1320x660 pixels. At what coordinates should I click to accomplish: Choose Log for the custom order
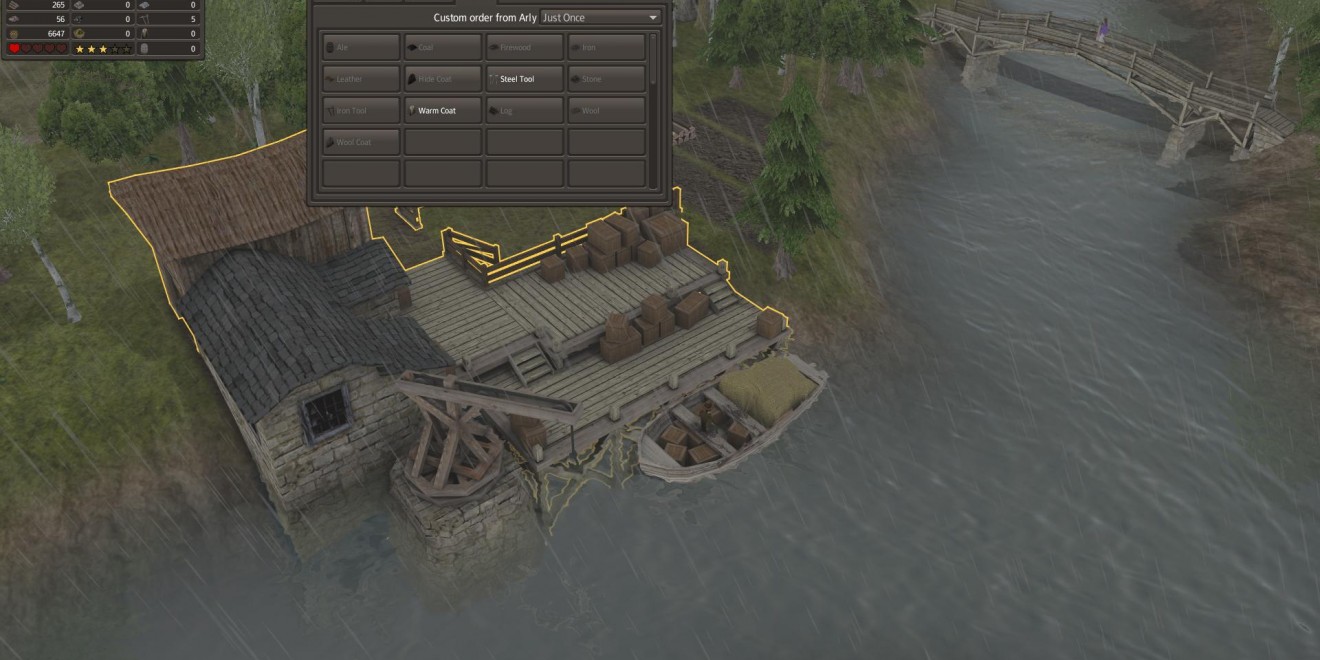(x=525, y=110)
